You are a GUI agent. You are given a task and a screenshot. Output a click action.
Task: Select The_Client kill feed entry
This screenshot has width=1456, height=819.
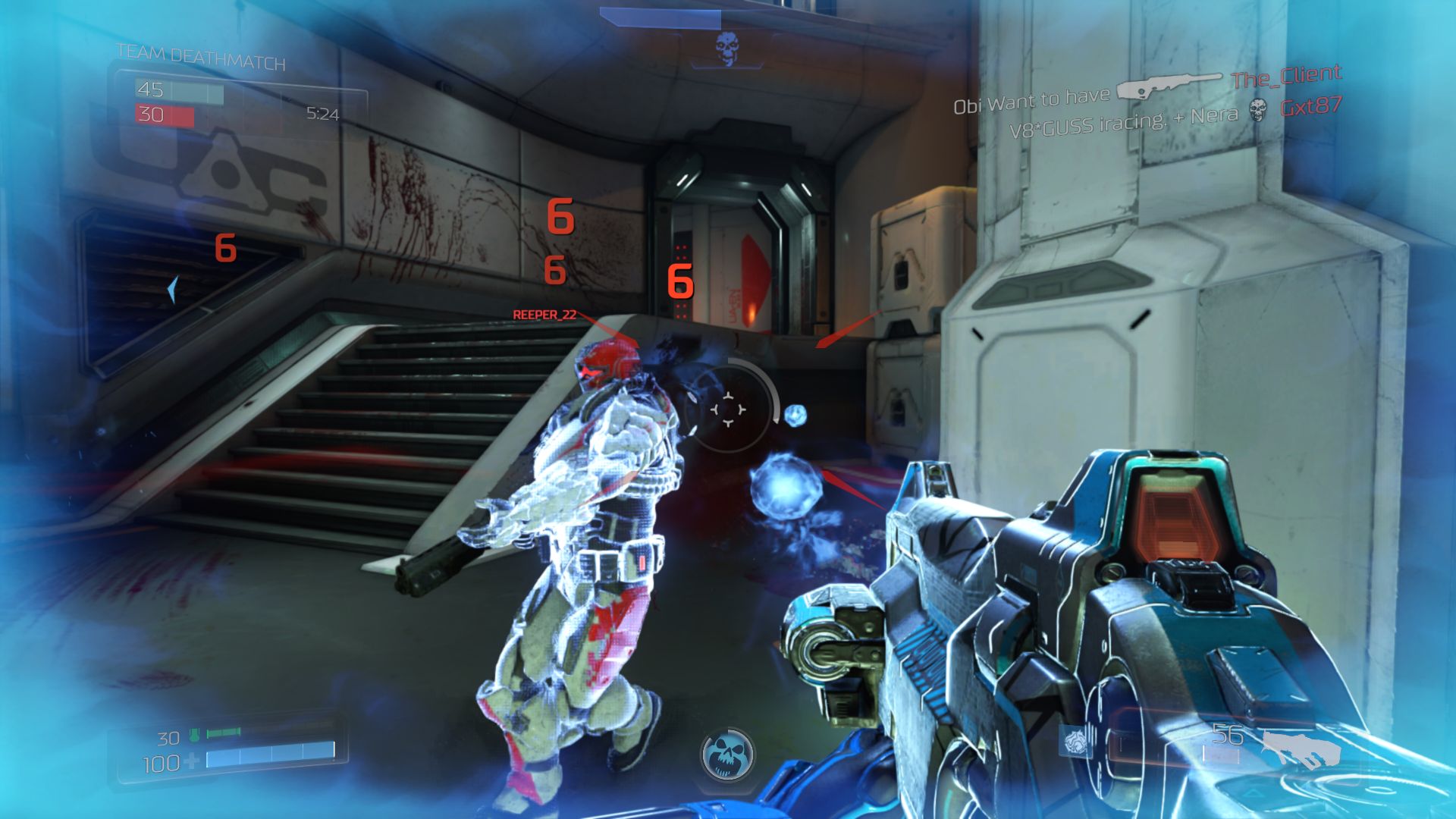click(1286, 77)
